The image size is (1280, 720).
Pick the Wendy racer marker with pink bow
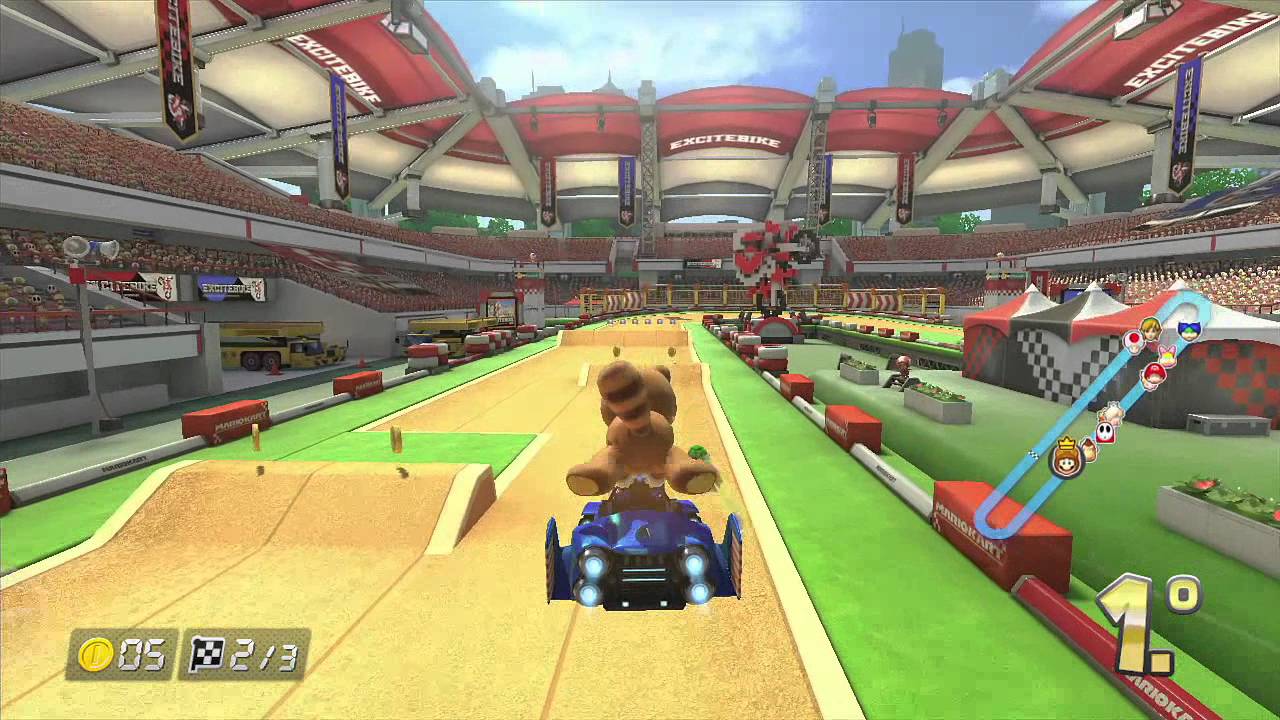pos(1166,356)
